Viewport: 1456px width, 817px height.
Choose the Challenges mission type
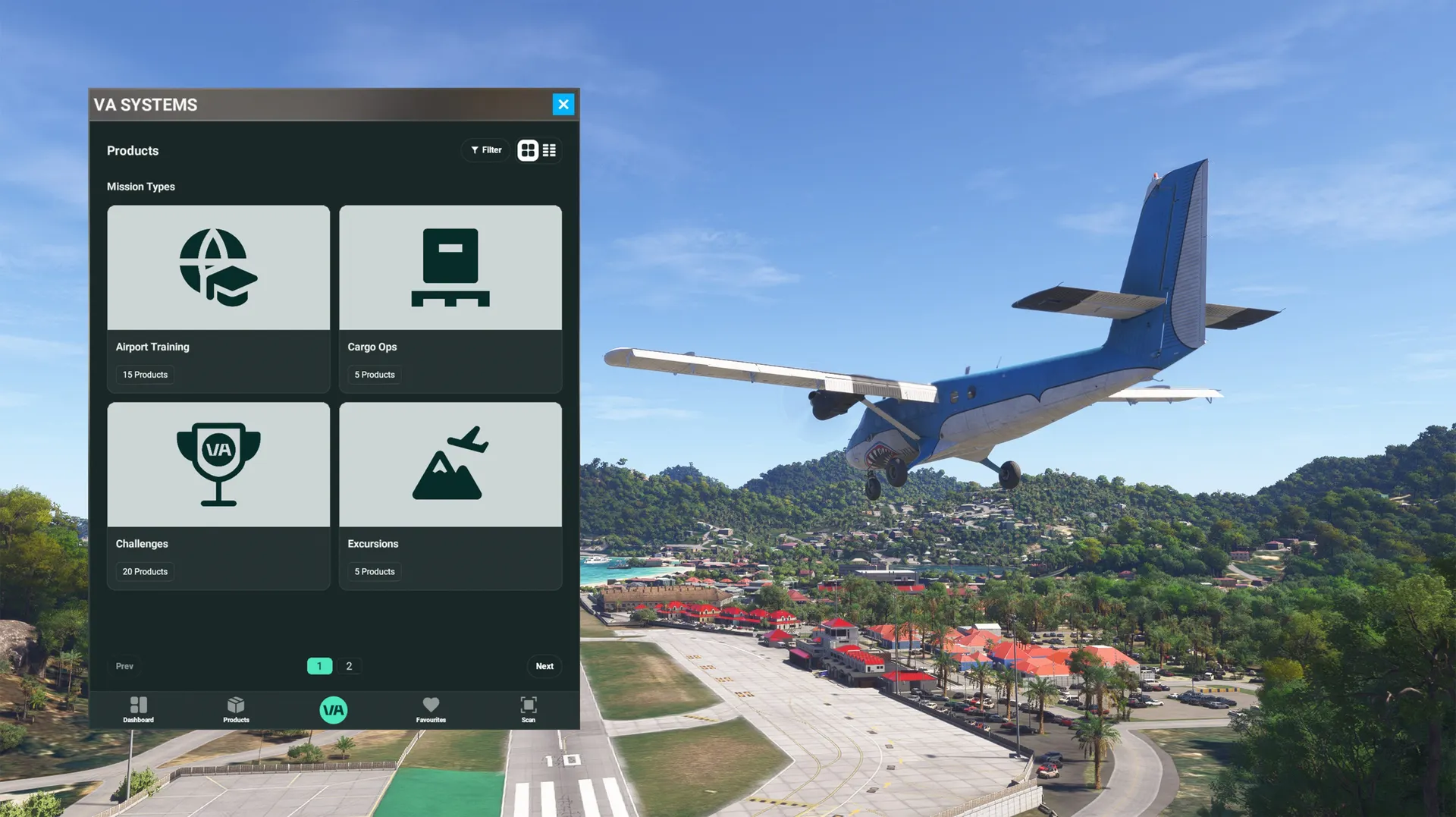(x=218, y=495)
